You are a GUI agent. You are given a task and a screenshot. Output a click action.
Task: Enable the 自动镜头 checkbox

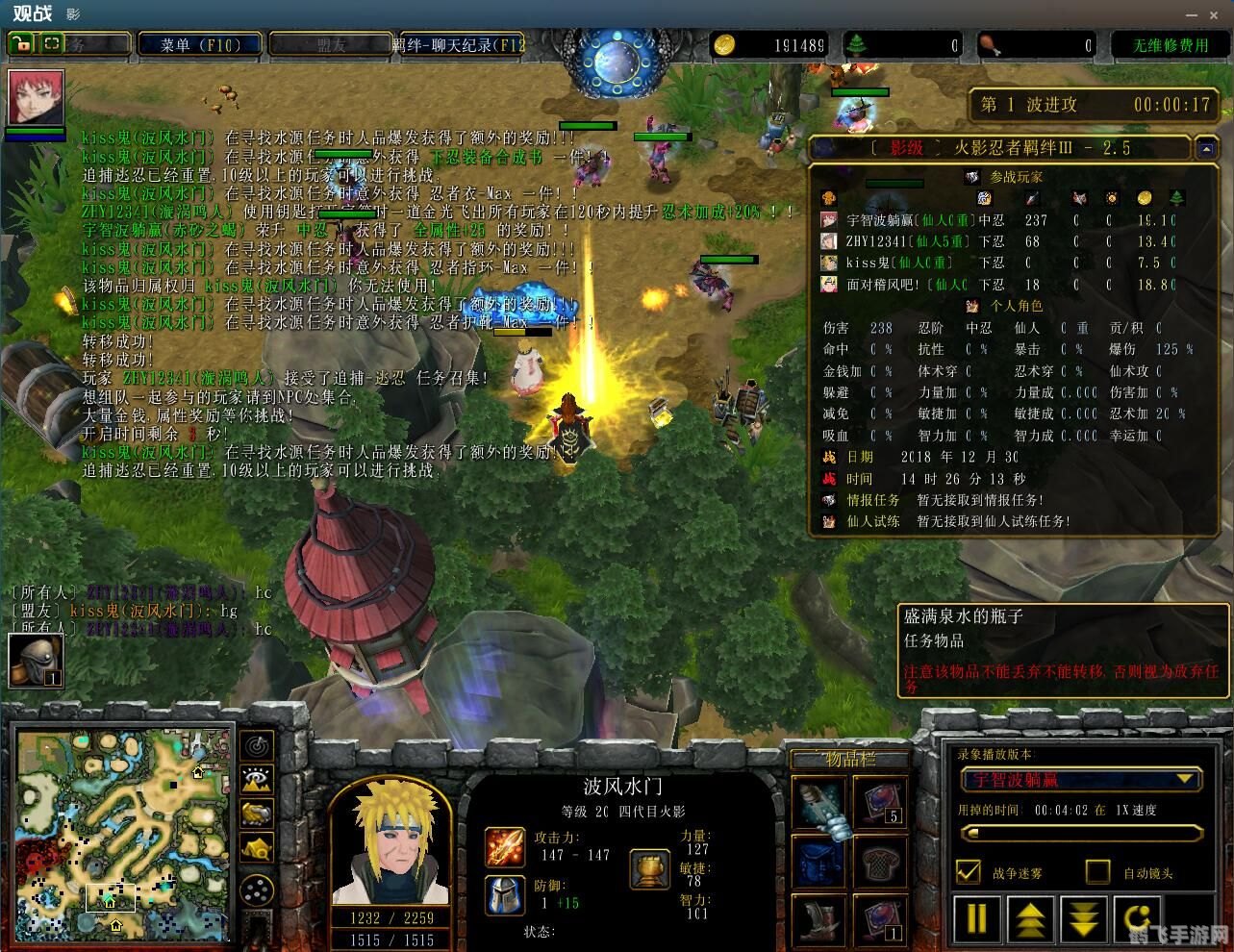pos(1096,873)
